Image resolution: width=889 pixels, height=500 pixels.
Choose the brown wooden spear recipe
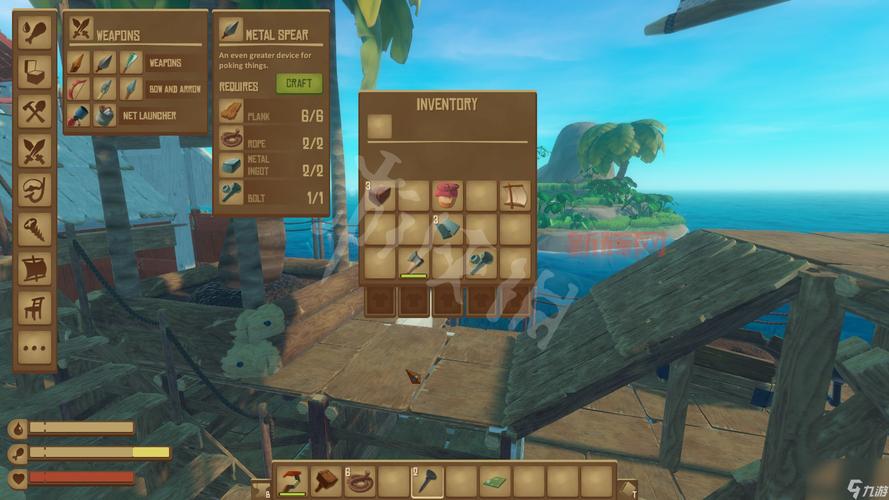click(80, 62)
